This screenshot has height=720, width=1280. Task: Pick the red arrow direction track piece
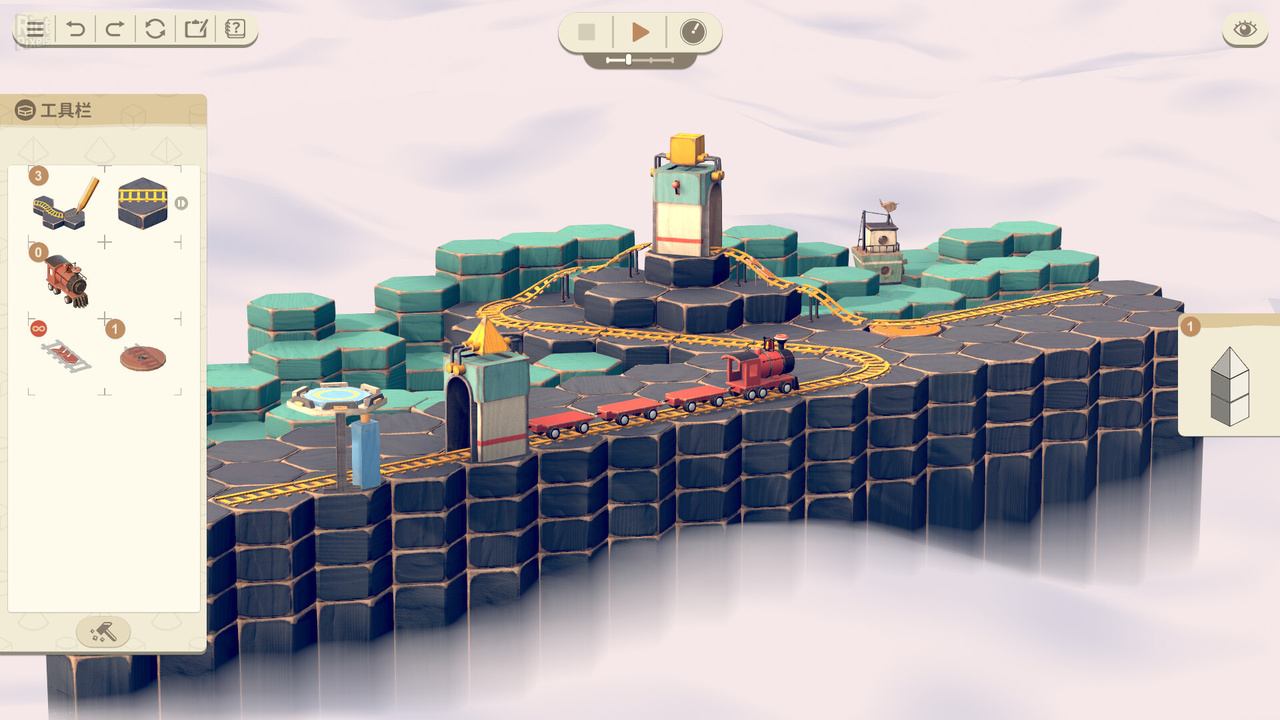click(x=66, y=354)
